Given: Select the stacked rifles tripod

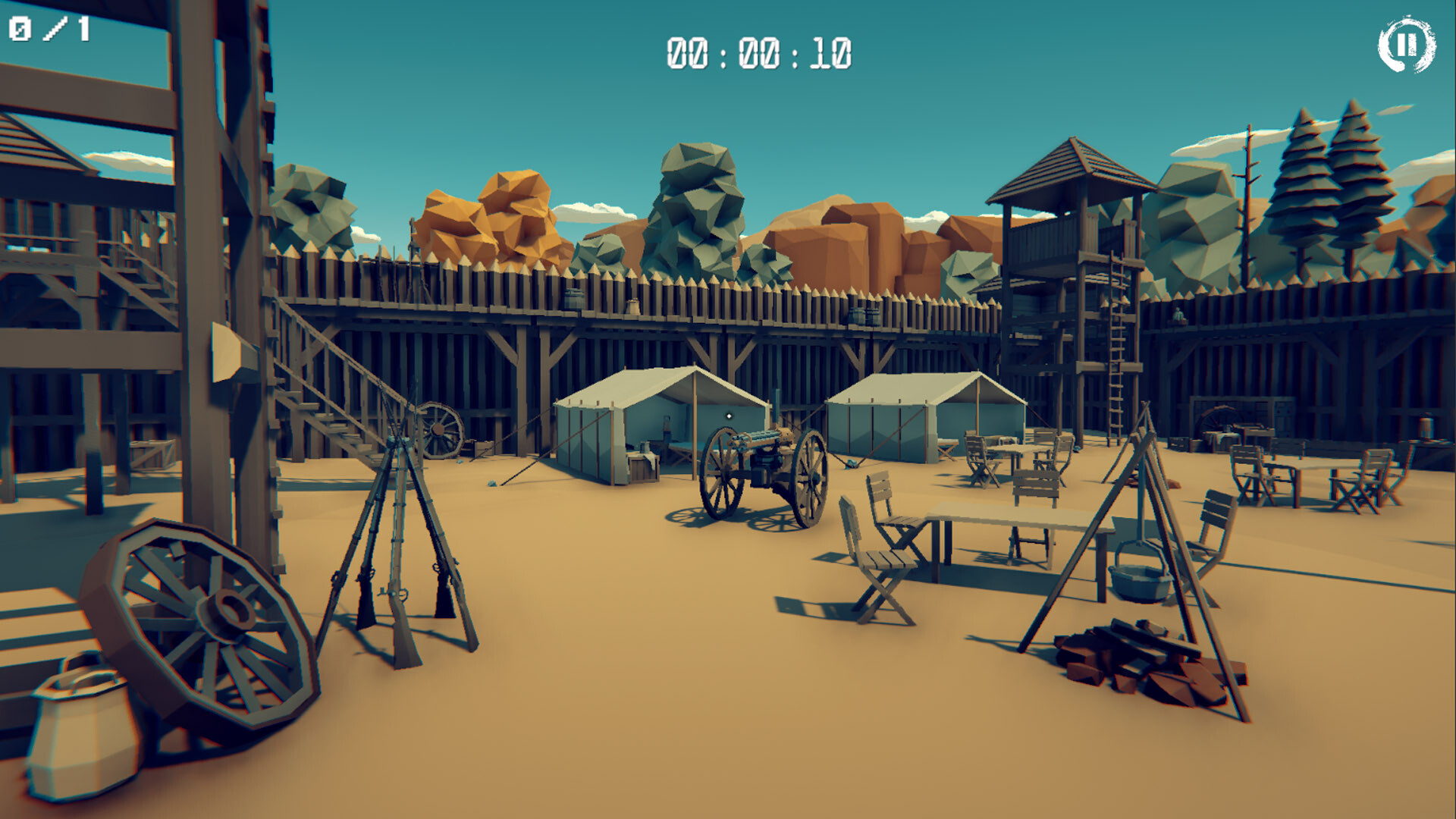Looking at the screenshot, I should [x=398, y=531].
